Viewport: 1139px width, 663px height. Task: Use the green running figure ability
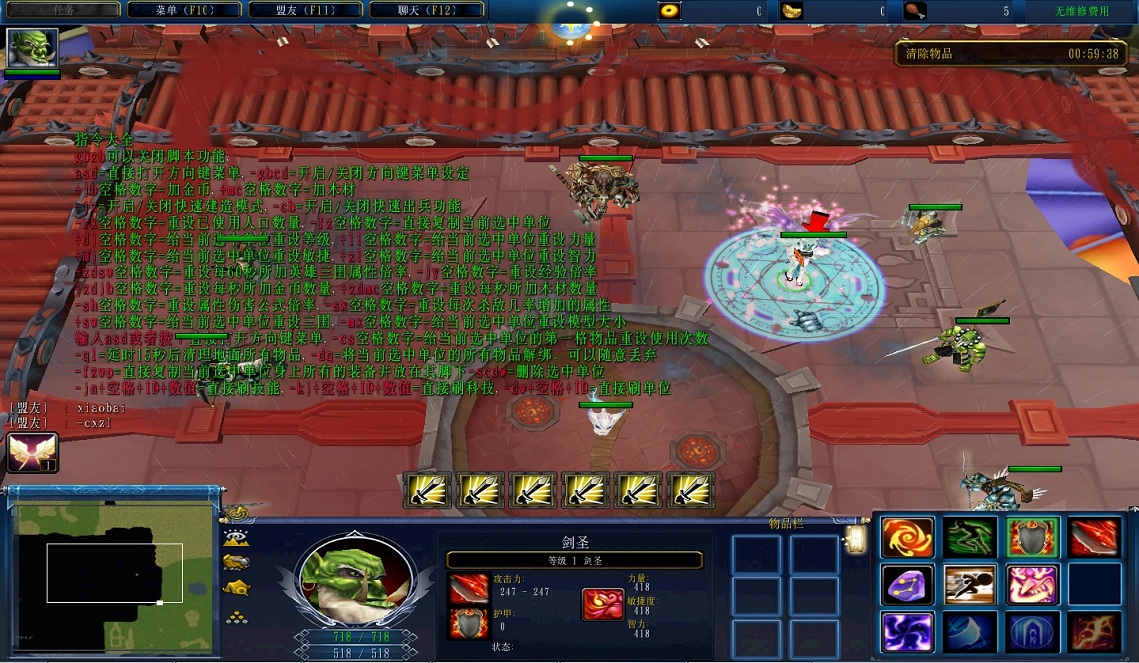pyautogui.click(x=970, y=538)
